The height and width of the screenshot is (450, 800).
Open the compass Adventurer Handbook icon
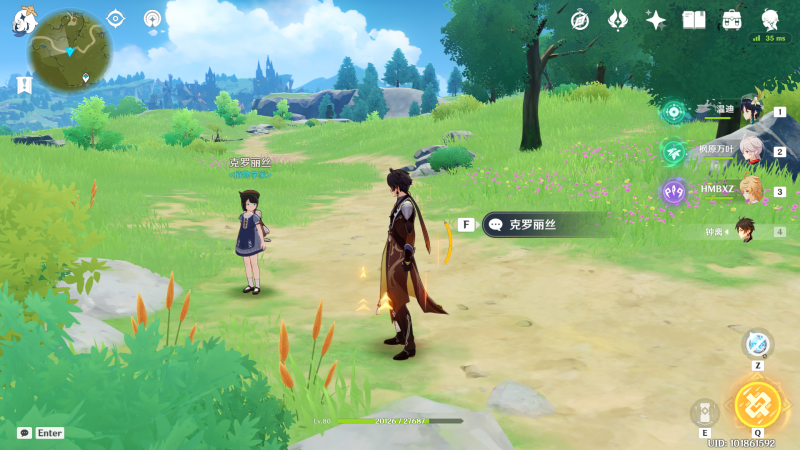(x=580, y=20)
